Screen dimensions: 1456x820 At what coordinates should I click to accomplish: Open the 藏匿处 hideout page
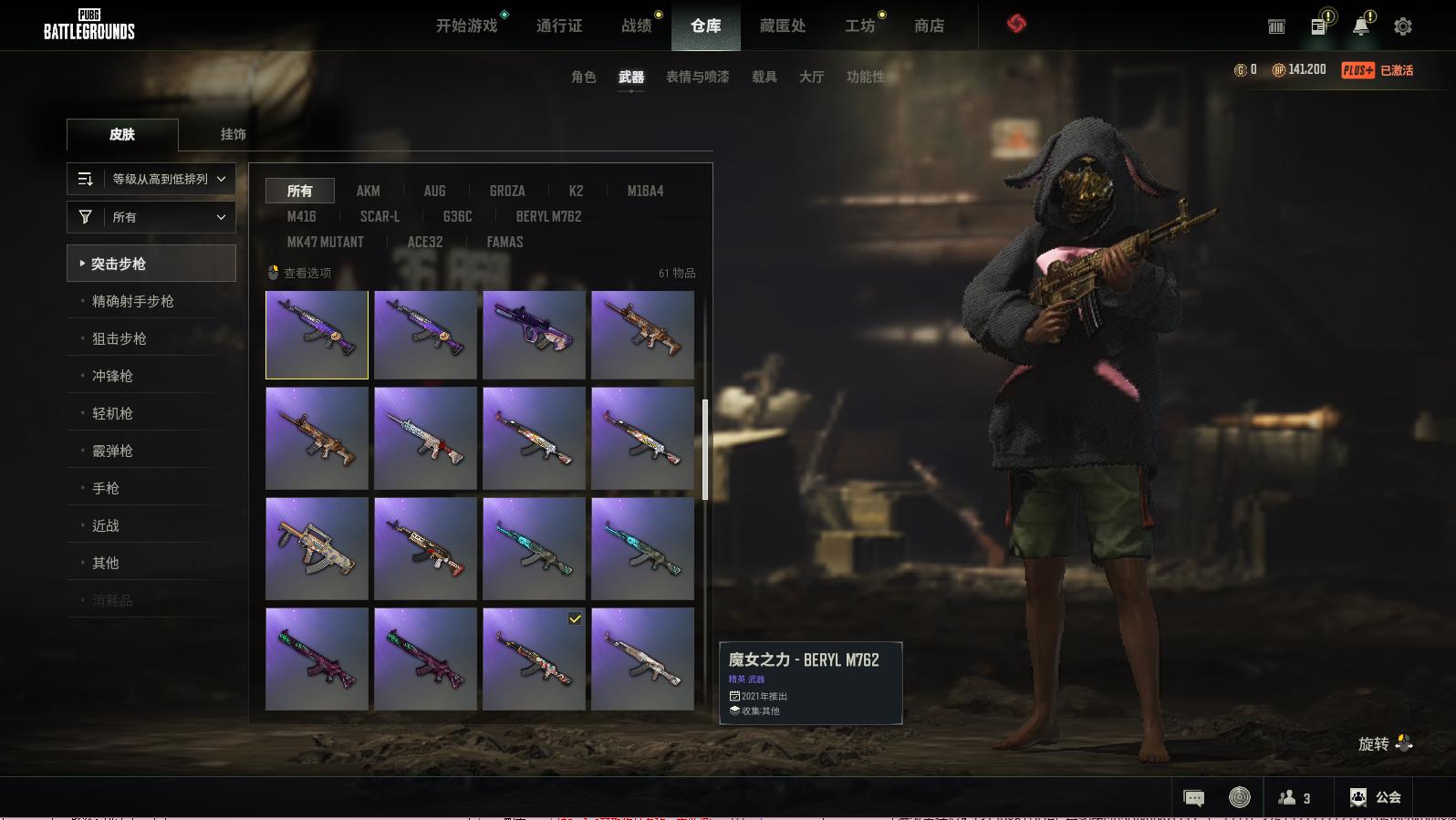(782, 26)
